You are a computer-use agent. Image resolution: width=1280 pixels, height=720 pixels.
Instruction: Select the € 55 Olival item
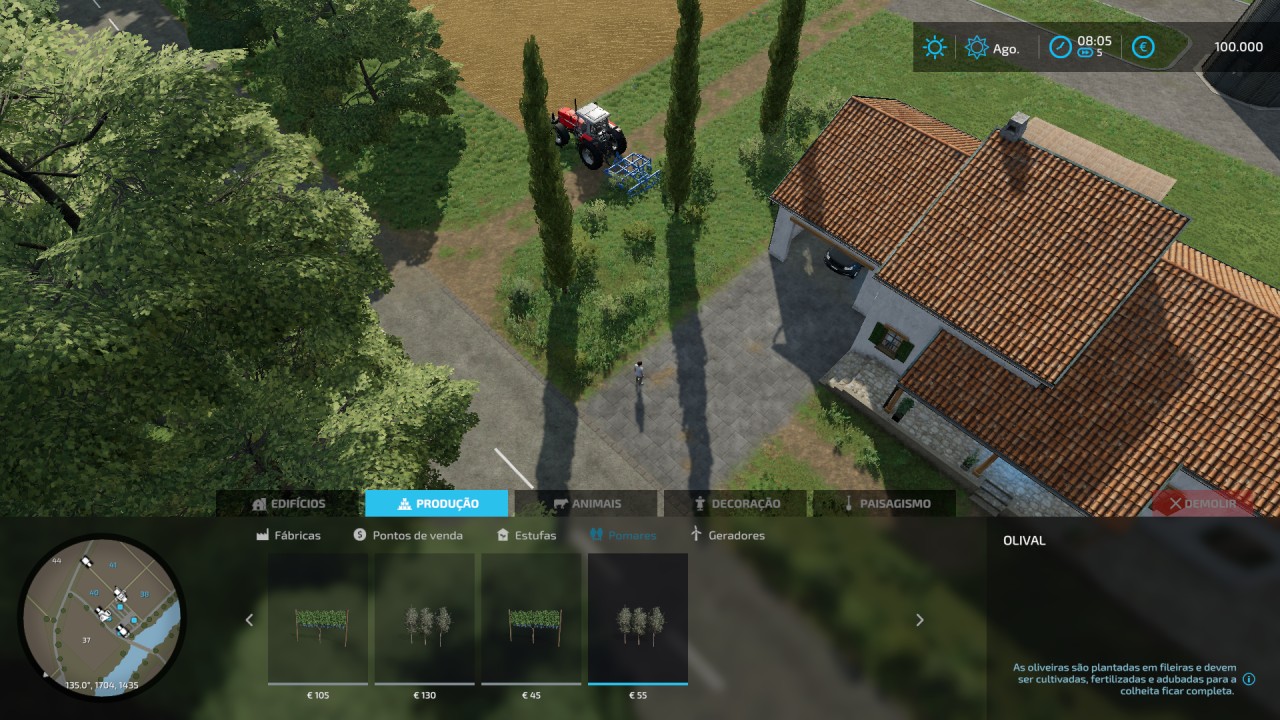click(x=638, y=619)
